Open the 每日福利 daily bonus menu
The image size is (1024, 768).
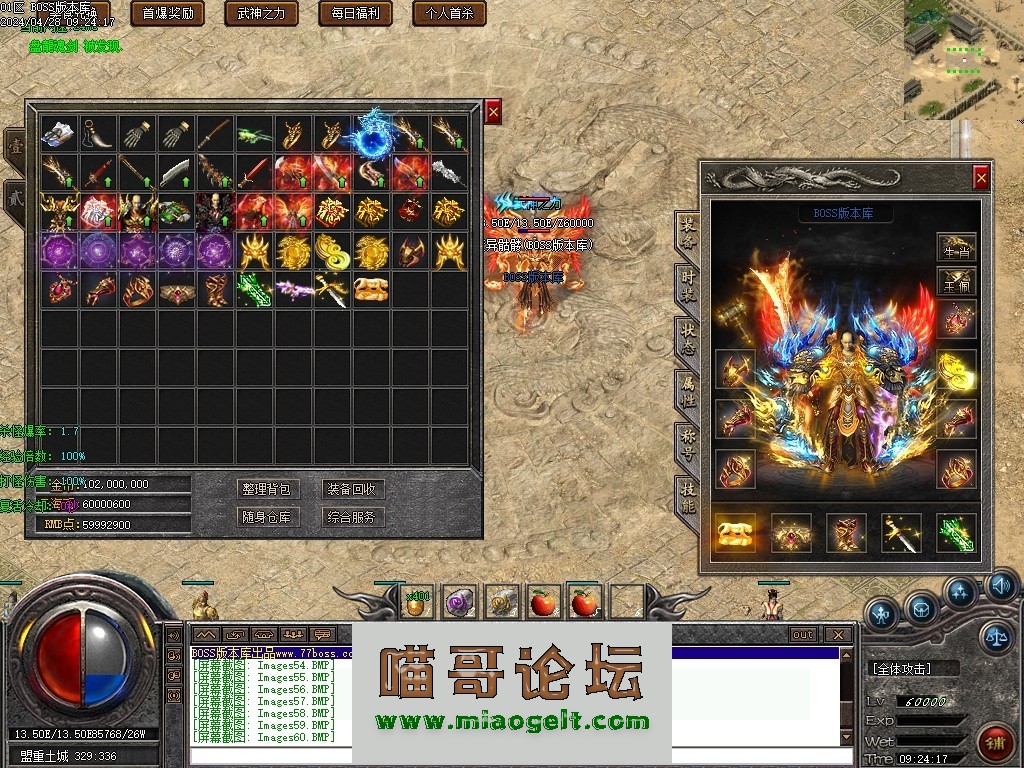point(355,14)
